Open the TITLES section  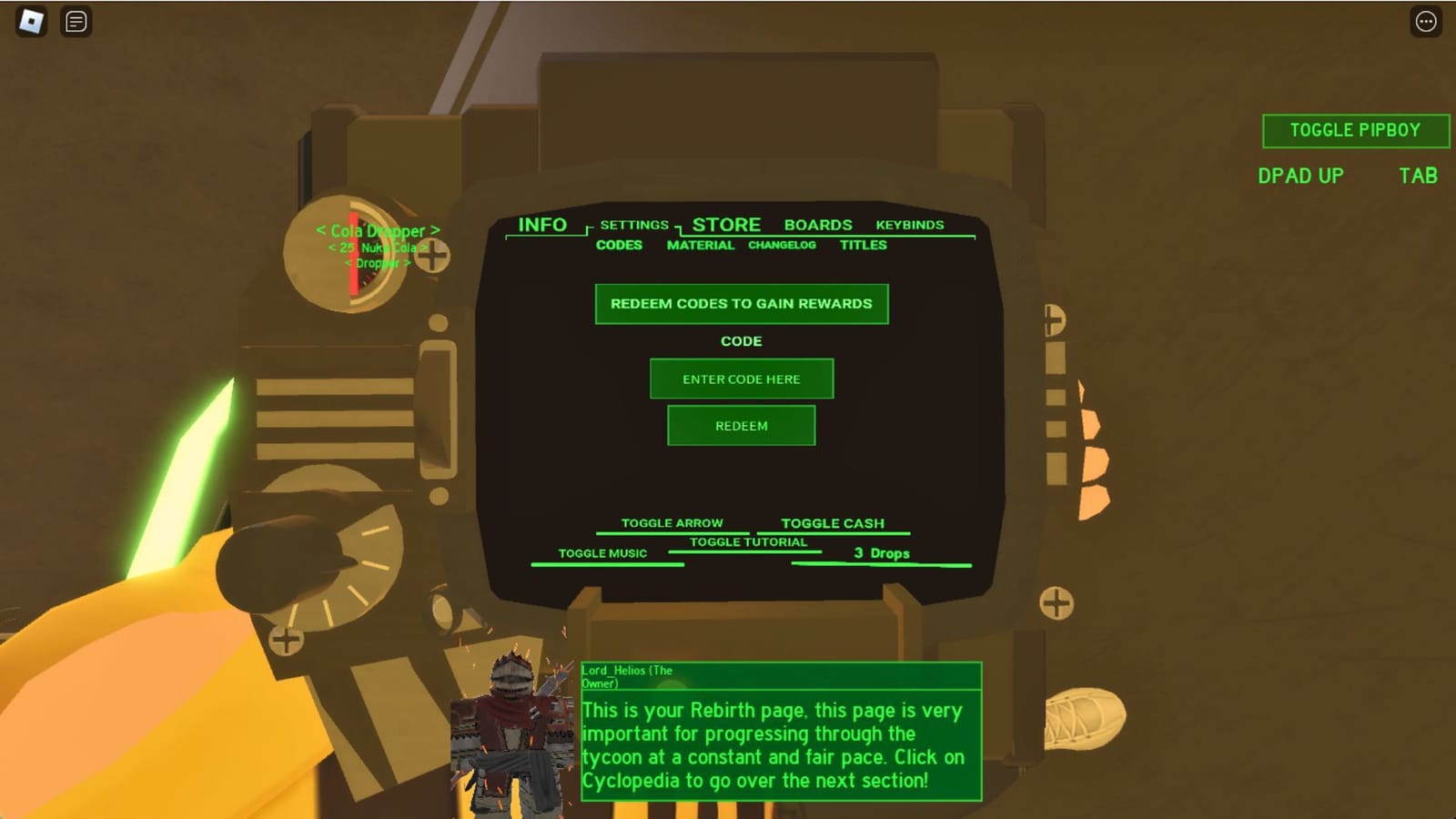[864, 245]
